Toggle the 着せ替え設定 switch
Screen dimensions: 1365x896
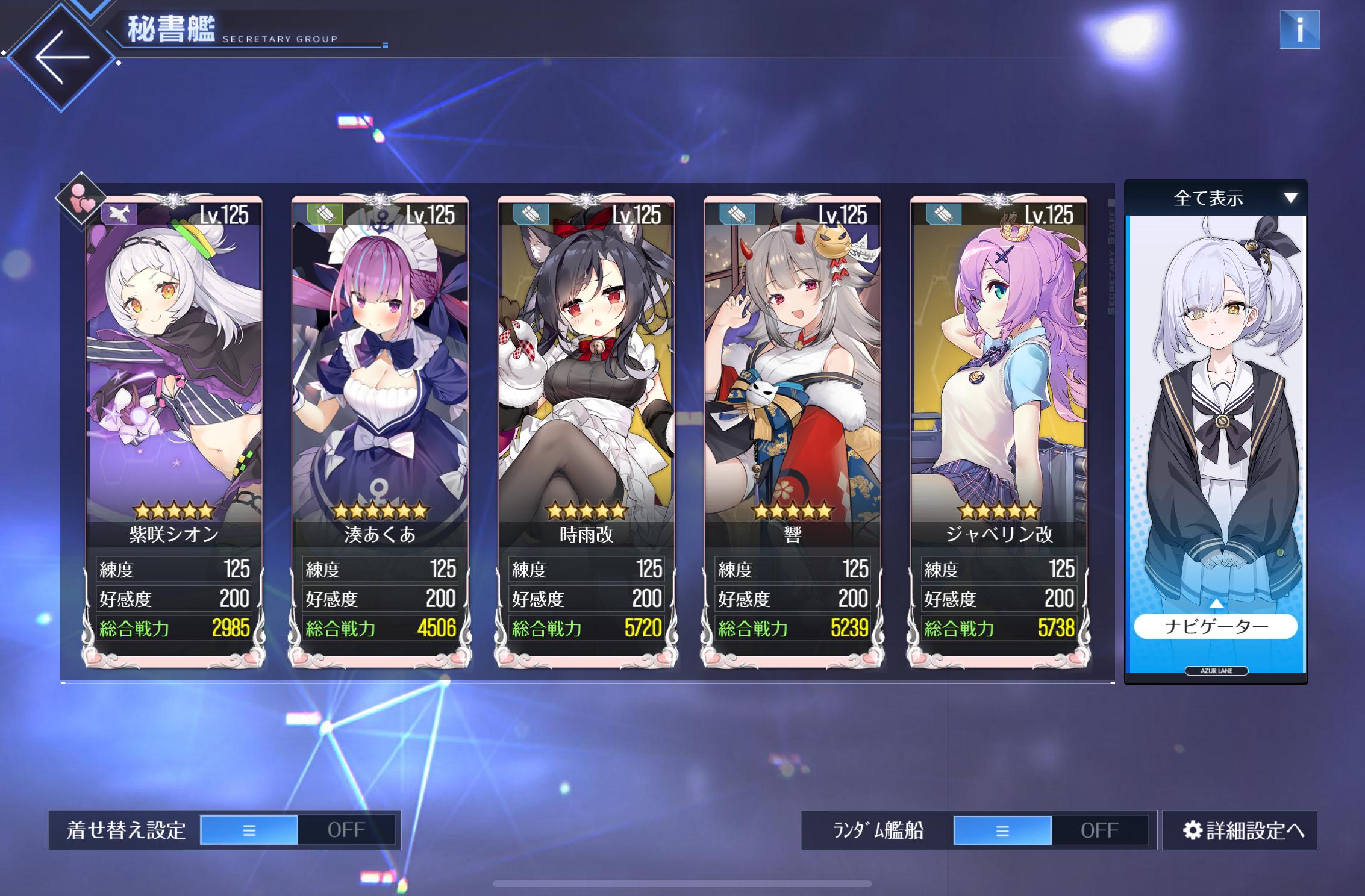click(x=298, y=830)
